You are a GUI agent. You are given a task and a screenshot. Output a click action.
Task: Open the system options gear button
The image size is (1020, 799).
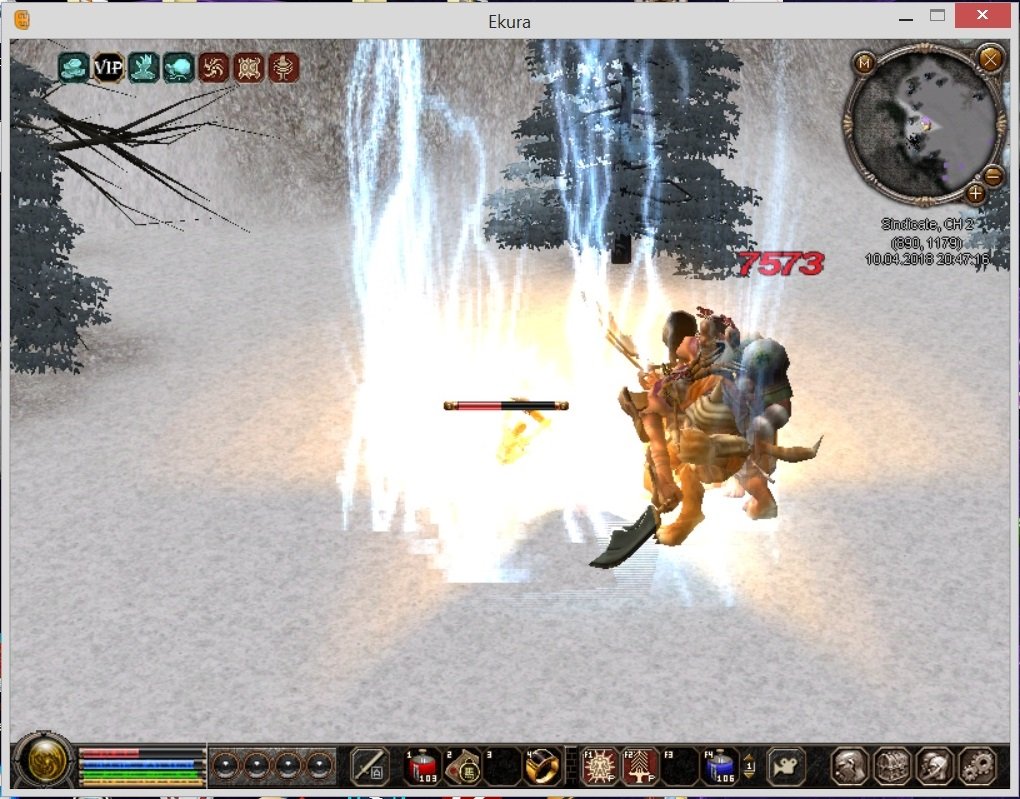pyautogui.click(x=976, y=767)
